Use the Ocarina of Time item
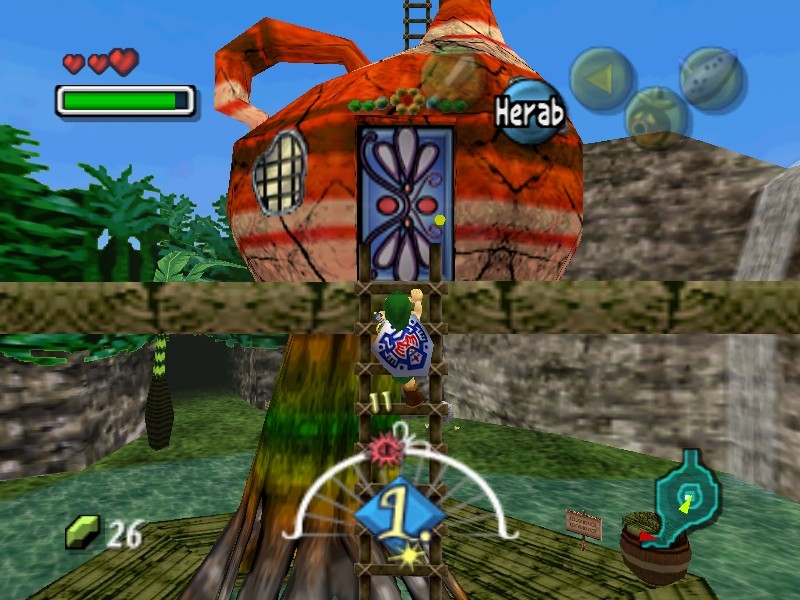 (x=711, y=78)
